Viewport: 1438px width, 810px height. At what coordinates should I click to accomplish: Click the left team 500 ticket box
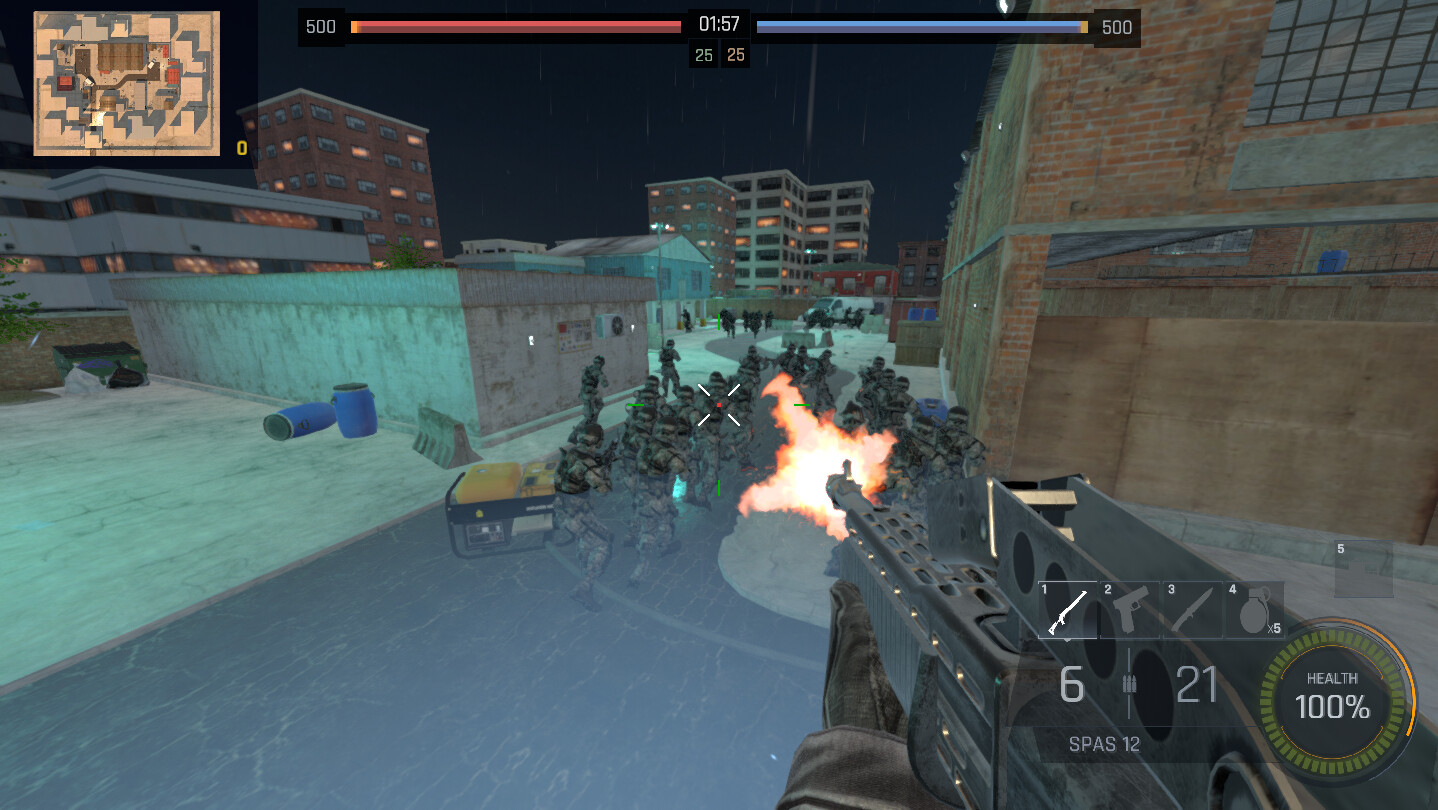click(x=321, y=27)
